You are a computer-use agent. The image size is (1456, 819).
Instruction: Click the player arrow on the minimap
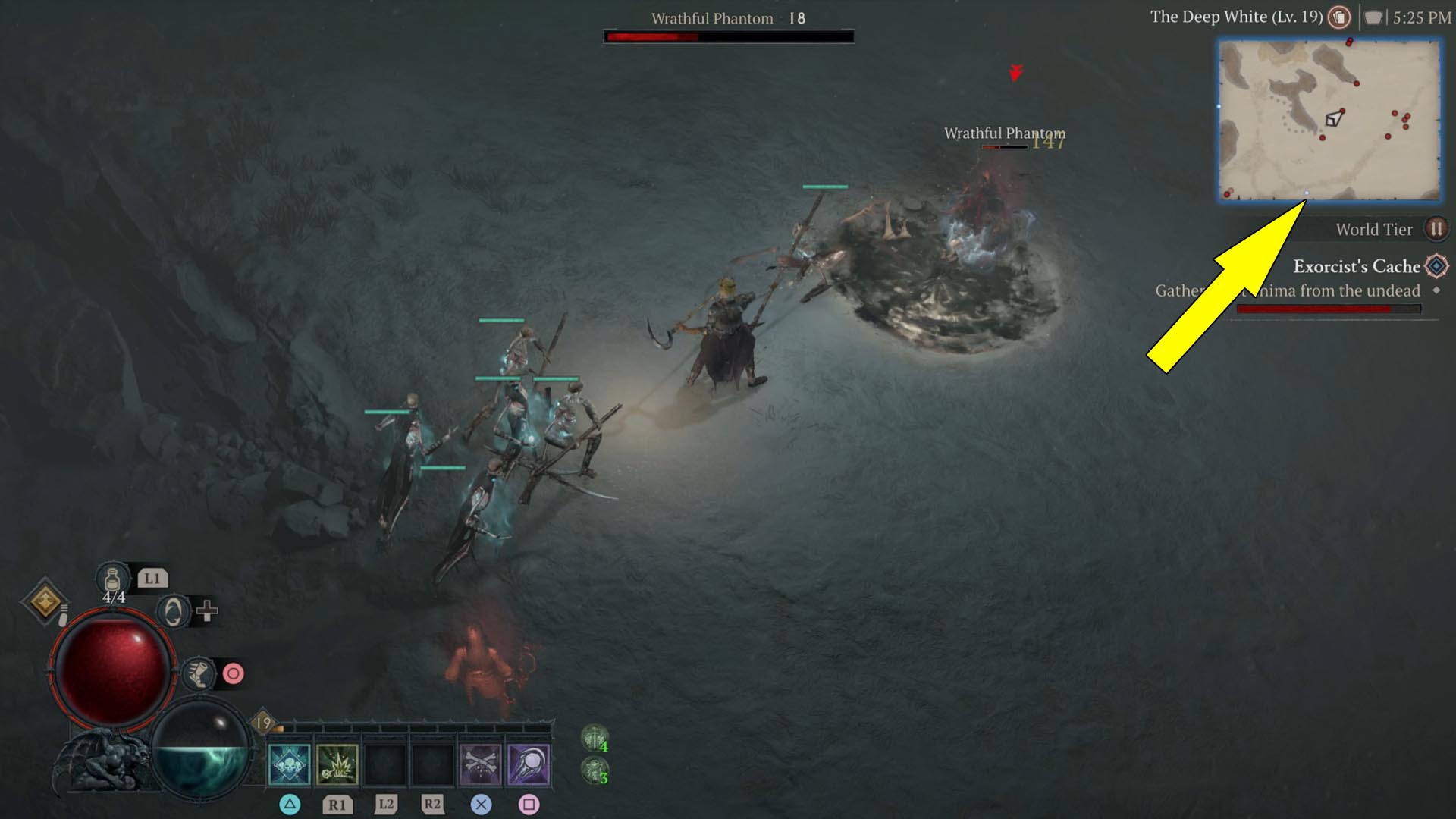(1332, 119)
